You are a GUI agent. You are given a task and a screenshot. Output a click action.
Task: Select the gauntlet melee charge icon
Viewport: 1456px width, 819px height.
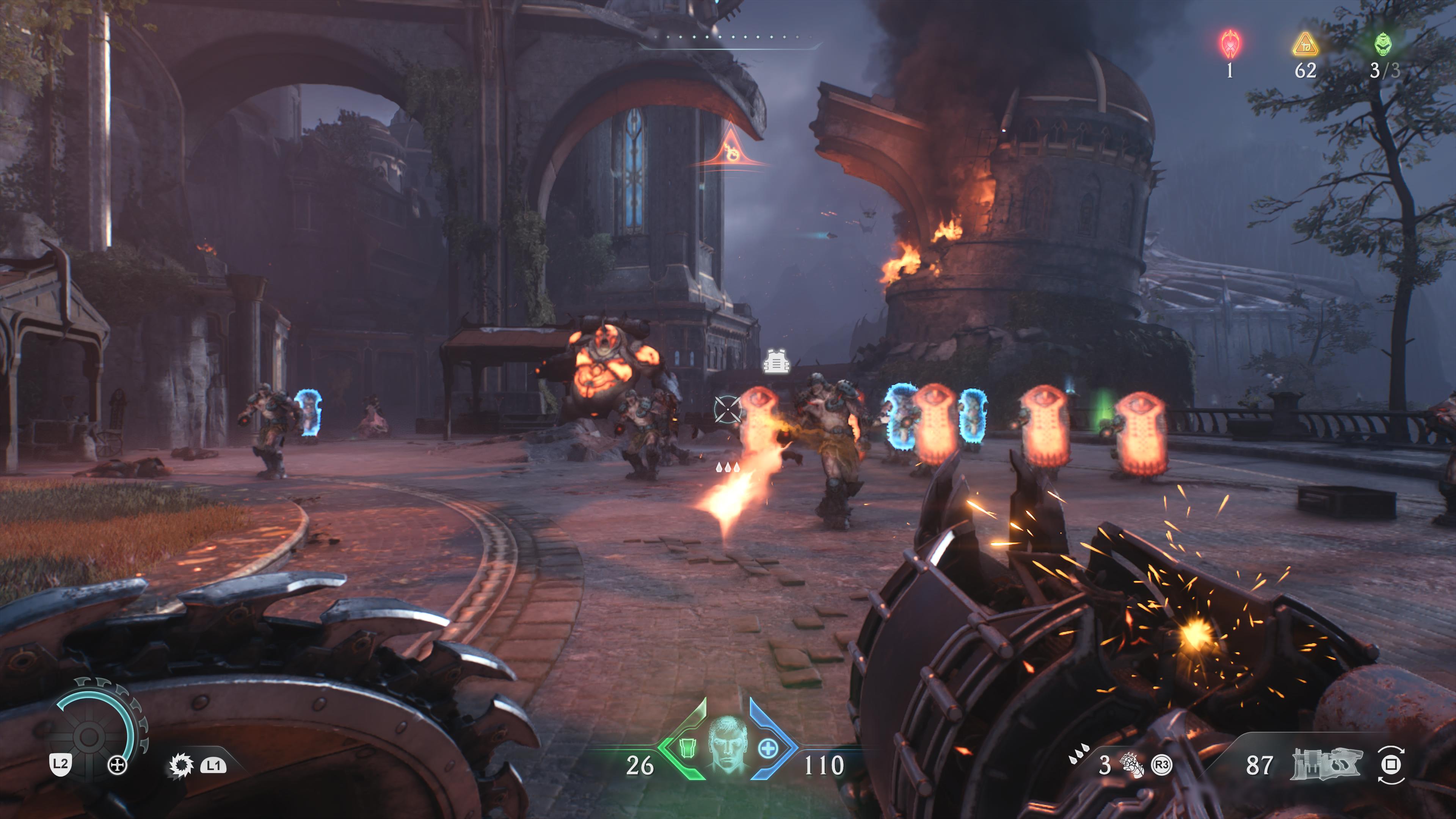point(1131,765)
